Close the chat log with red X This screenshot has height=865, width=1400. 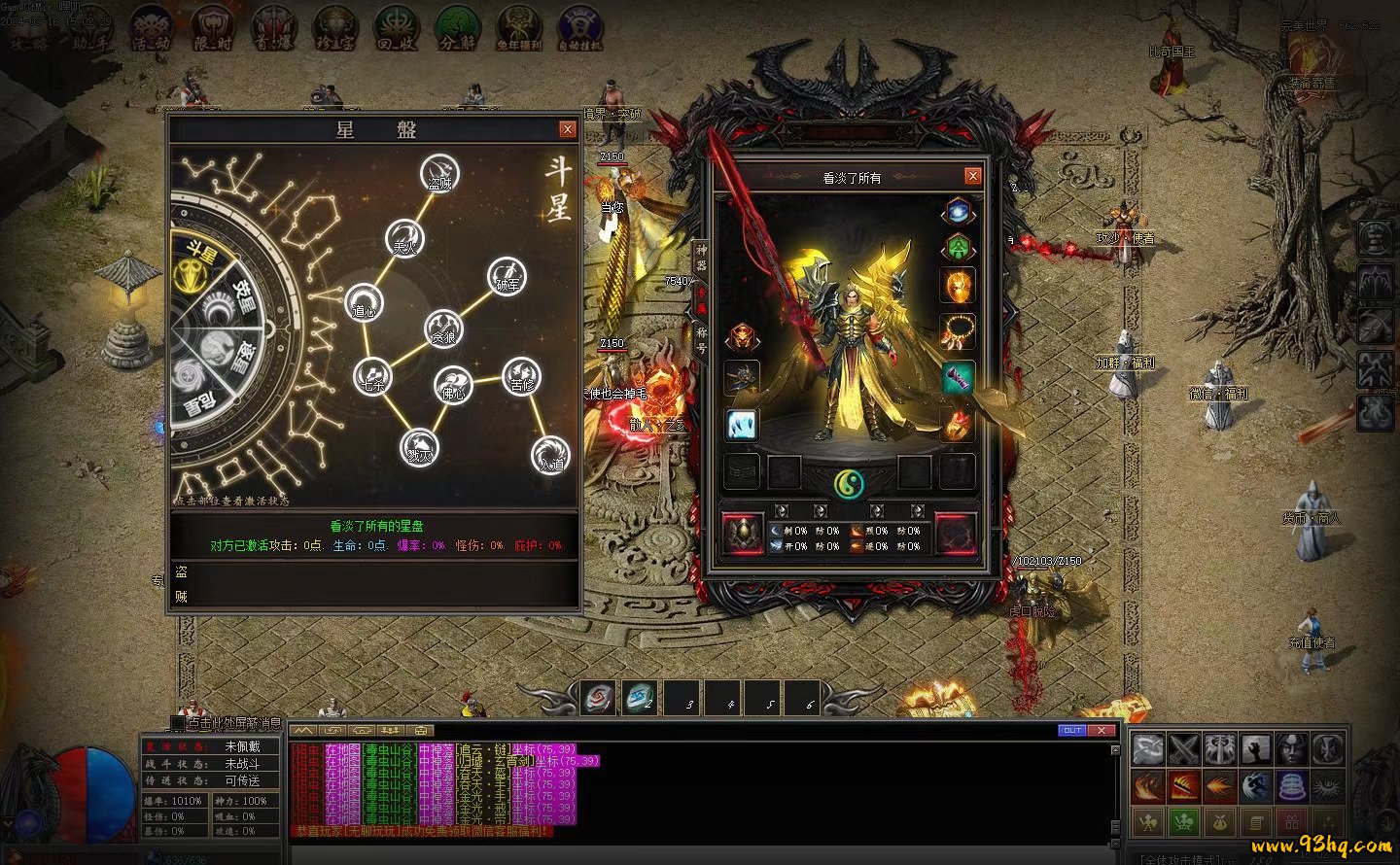tap(1101, 730)
